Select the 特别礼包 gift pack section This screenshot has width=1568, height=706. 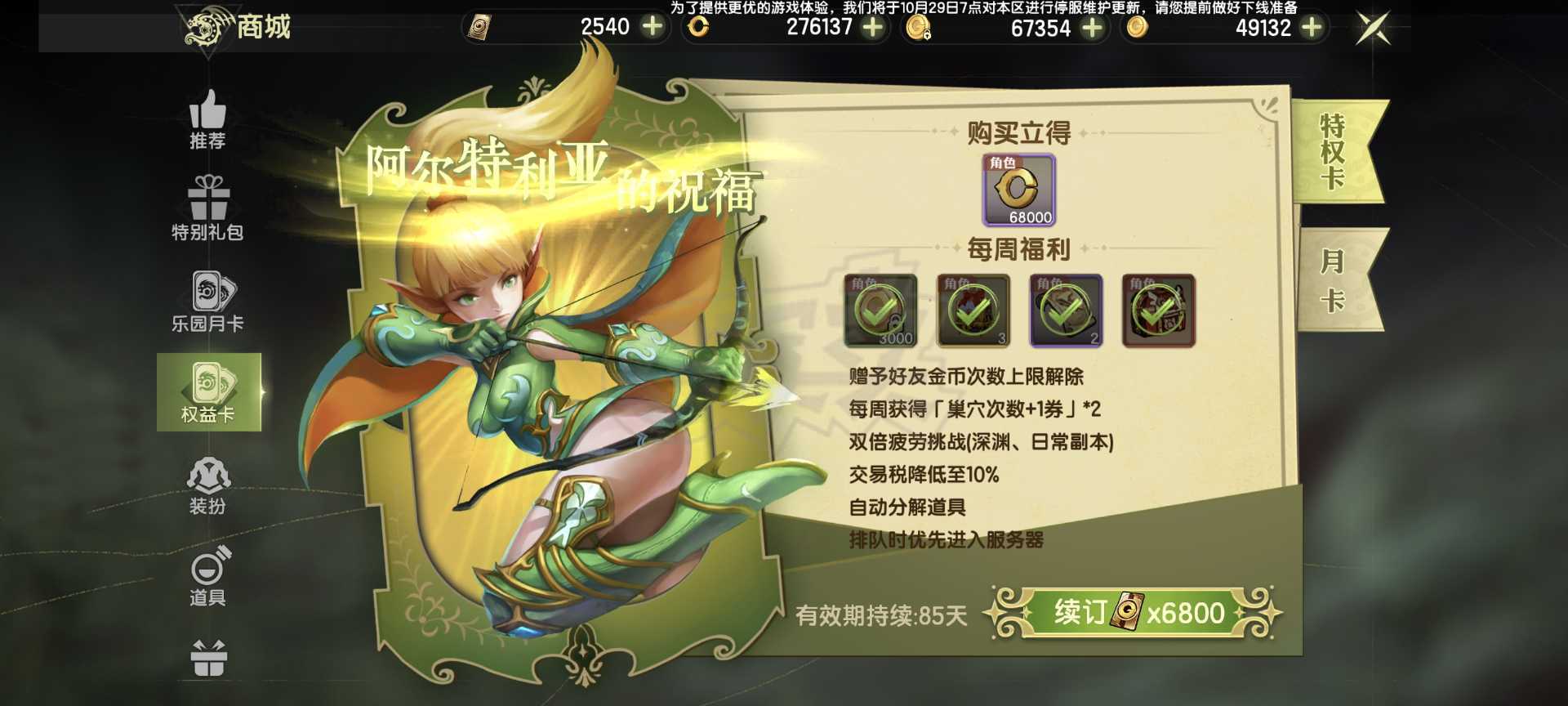[208, 208]
